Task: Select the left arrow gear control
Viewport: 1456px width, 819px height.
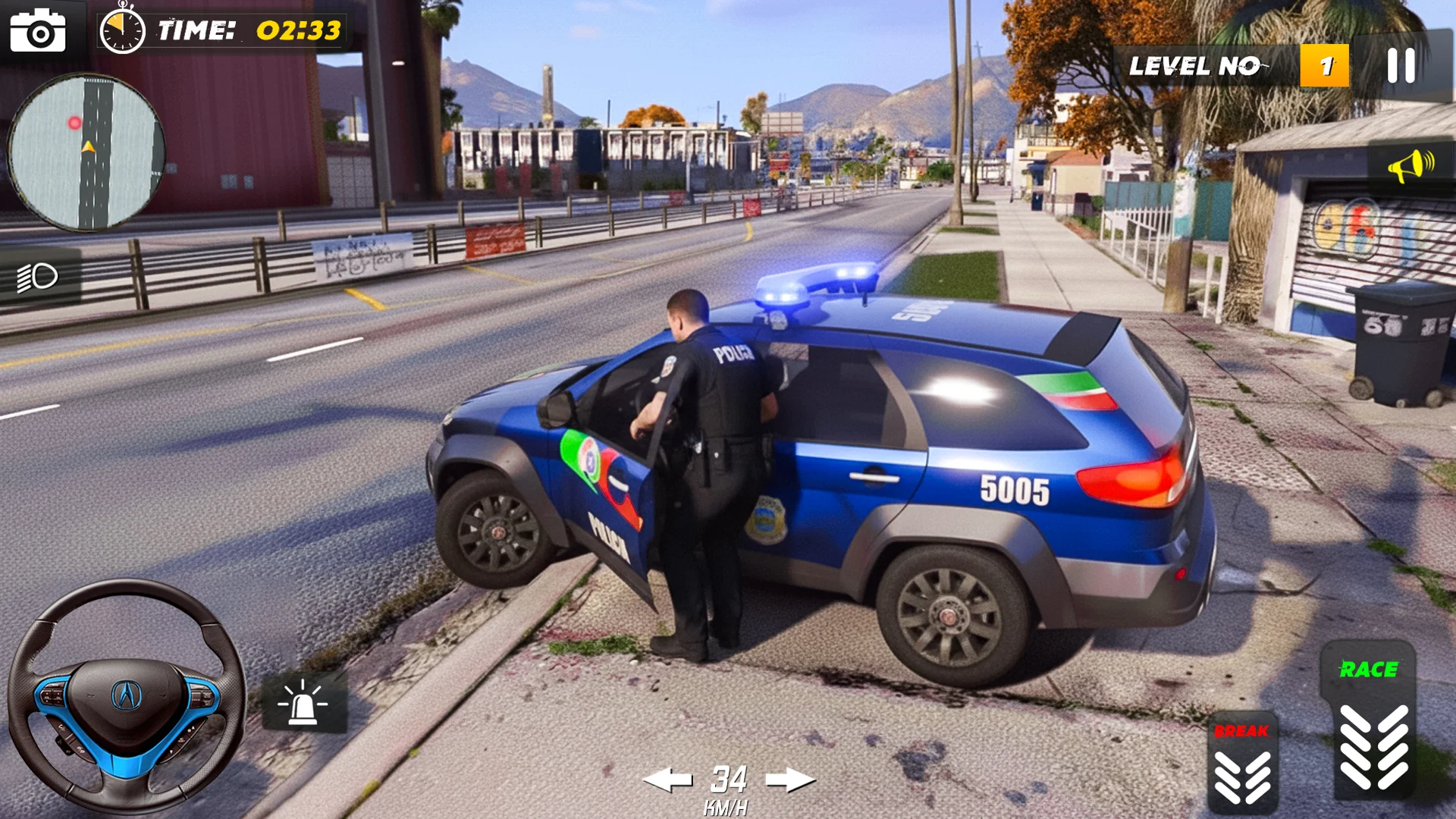Action: [667, 780]
